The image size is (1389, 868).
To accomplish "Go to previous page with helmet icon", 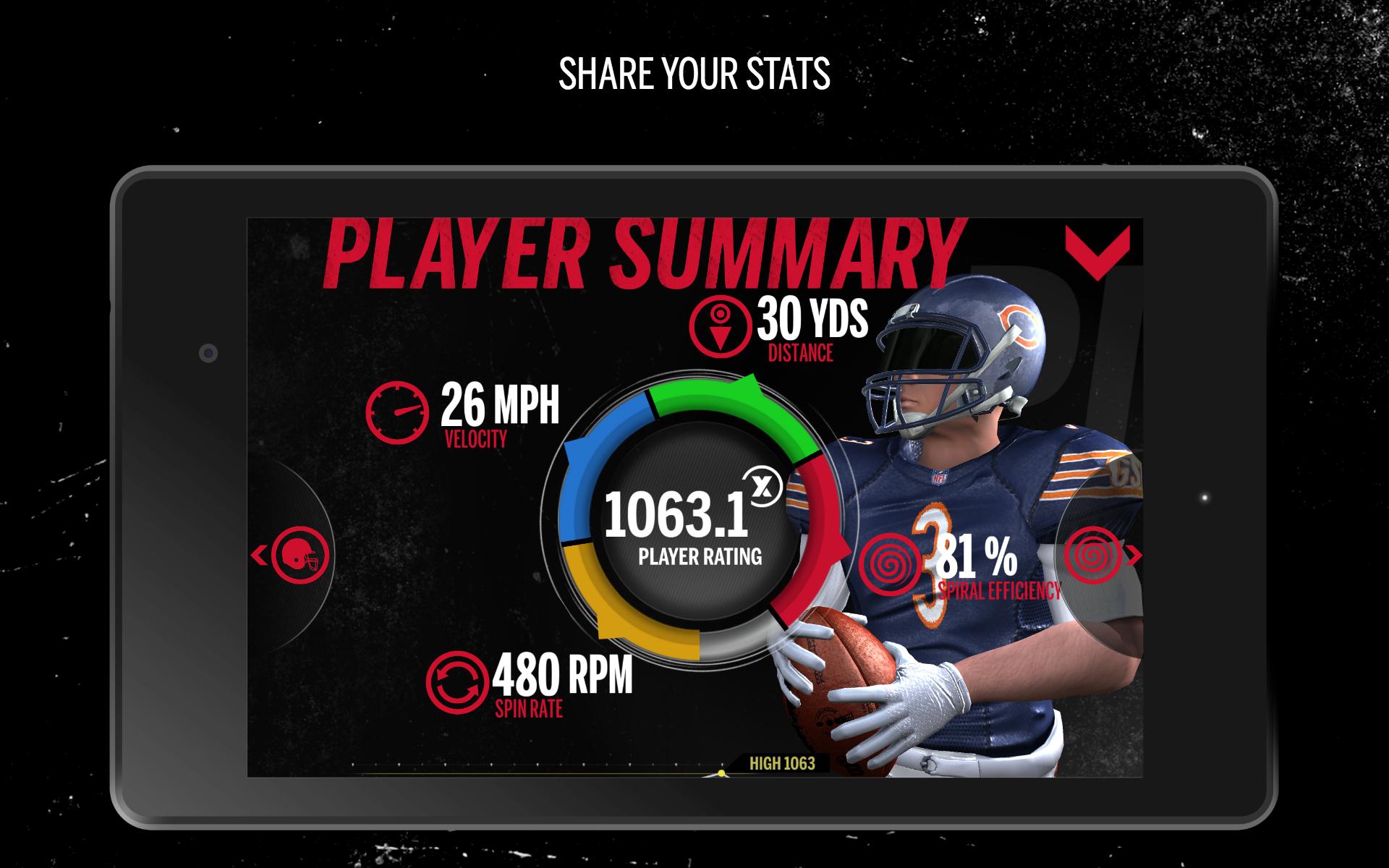I will pyautogui.click(x=294, y=556).
